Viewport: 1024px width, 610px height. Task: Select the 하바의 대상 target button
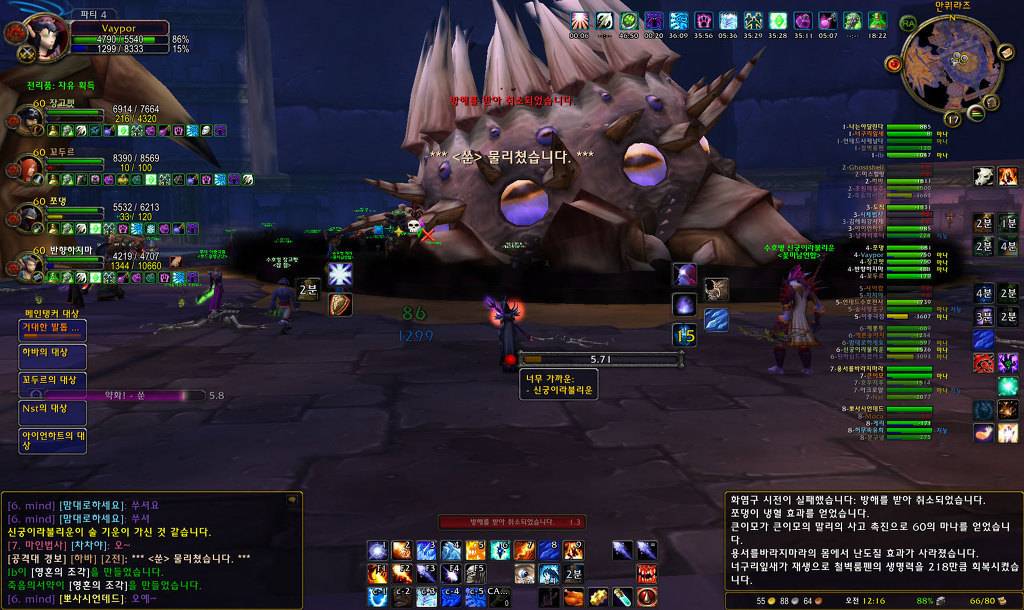[52, 356]
